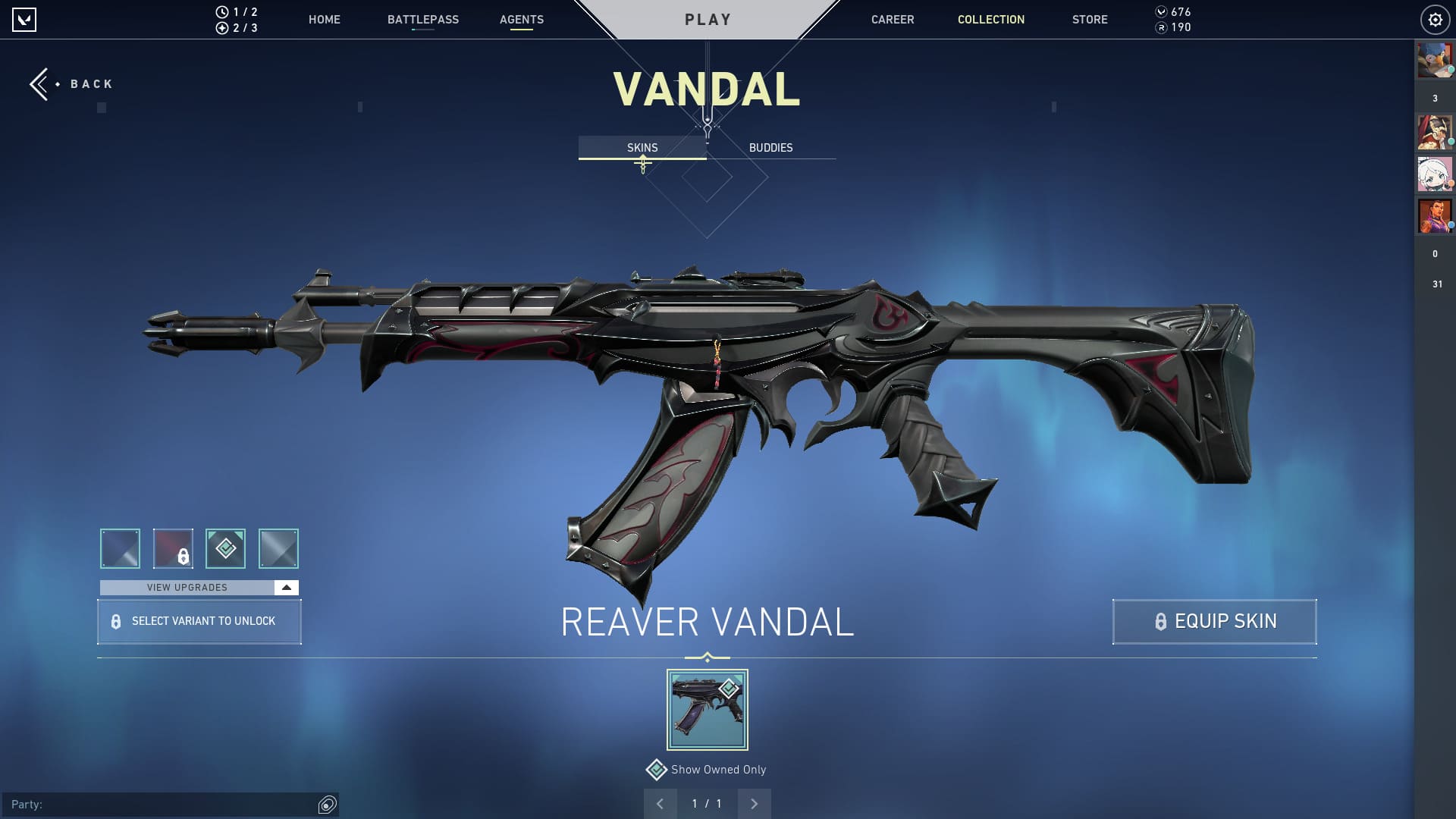Open Settings via the gear icon
Screen dimensions: 1456x819
click(x=1436, y=20)
